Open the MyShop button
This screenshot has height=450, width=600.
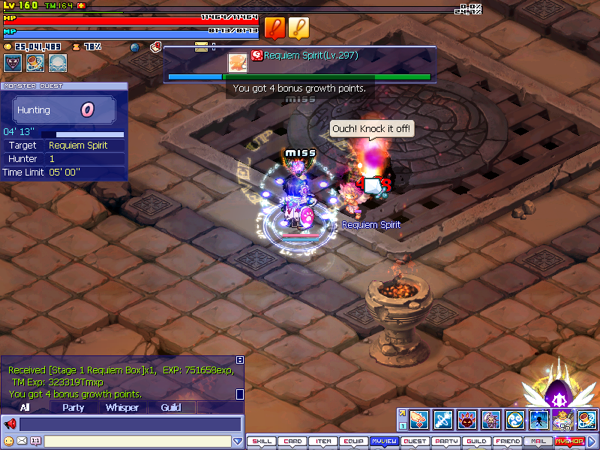(x=570, y=441)
